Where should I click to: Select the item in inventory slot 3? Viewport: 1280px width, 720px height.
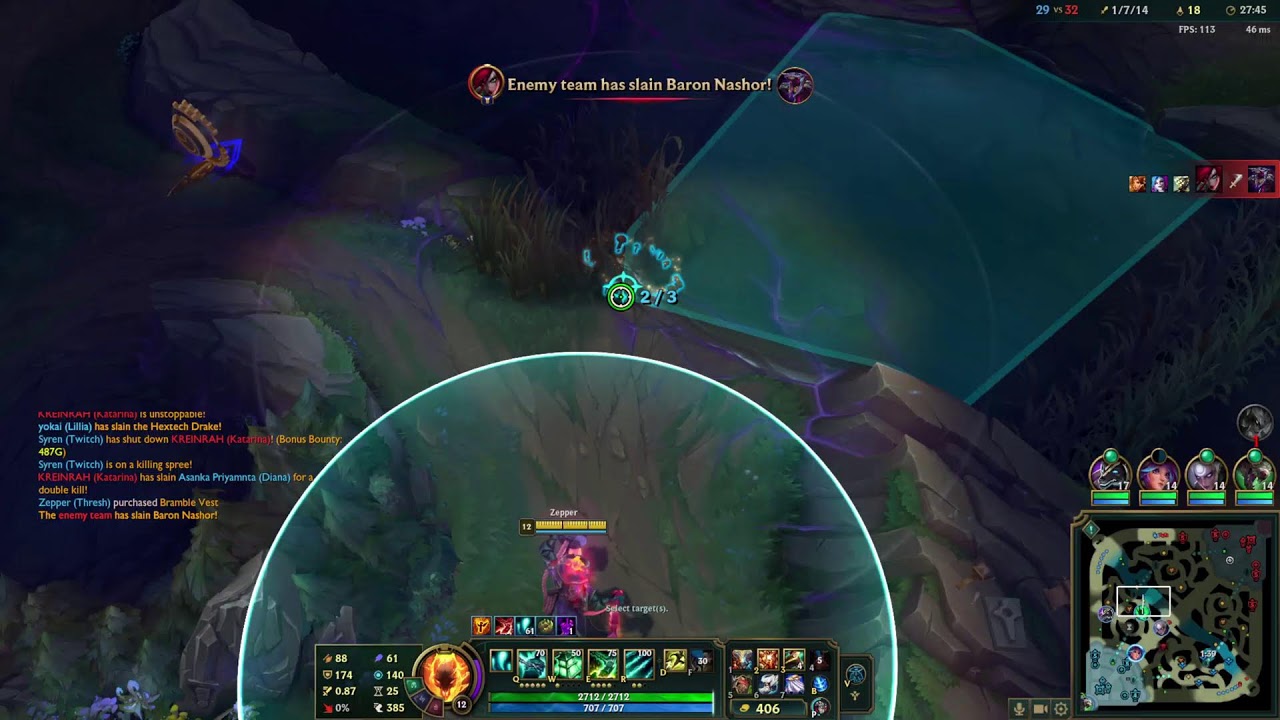coord(794,660)
